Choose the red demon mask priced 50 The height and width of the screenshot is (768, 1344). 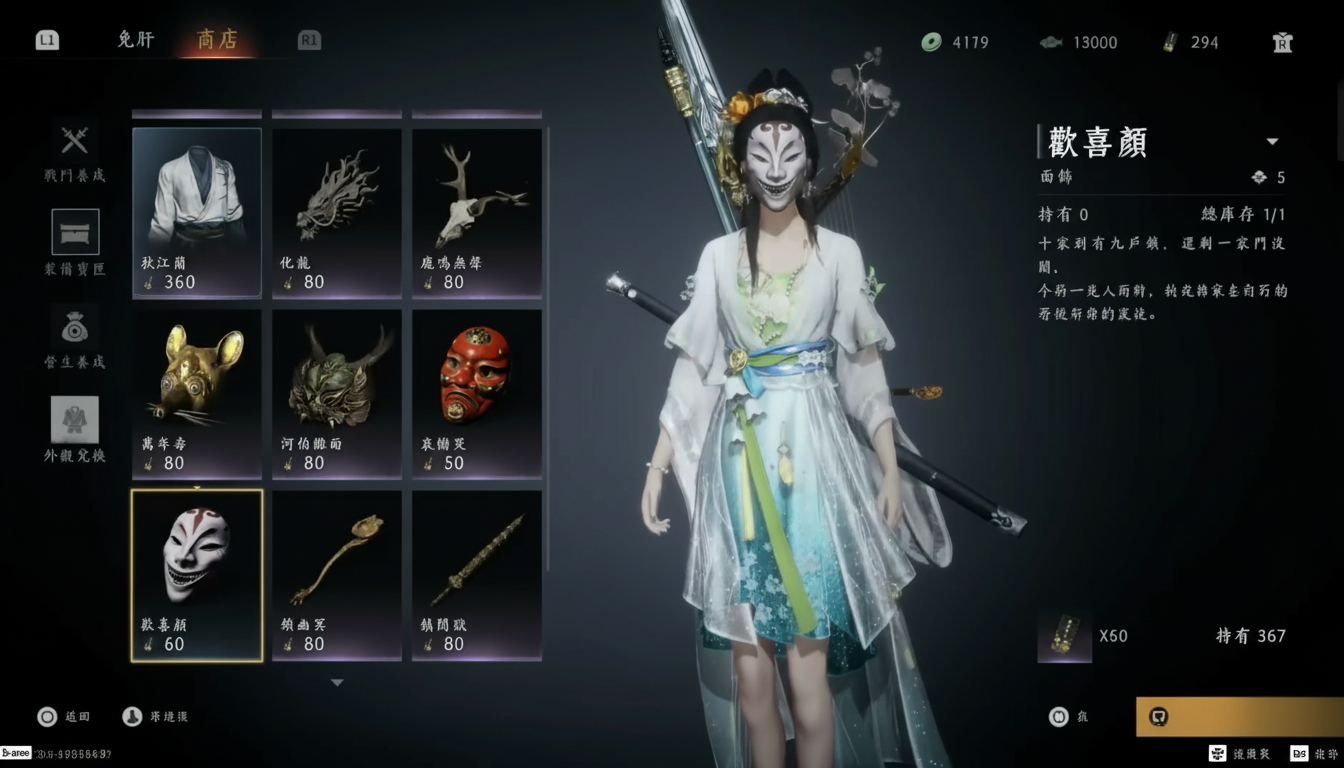coord(477,393)
